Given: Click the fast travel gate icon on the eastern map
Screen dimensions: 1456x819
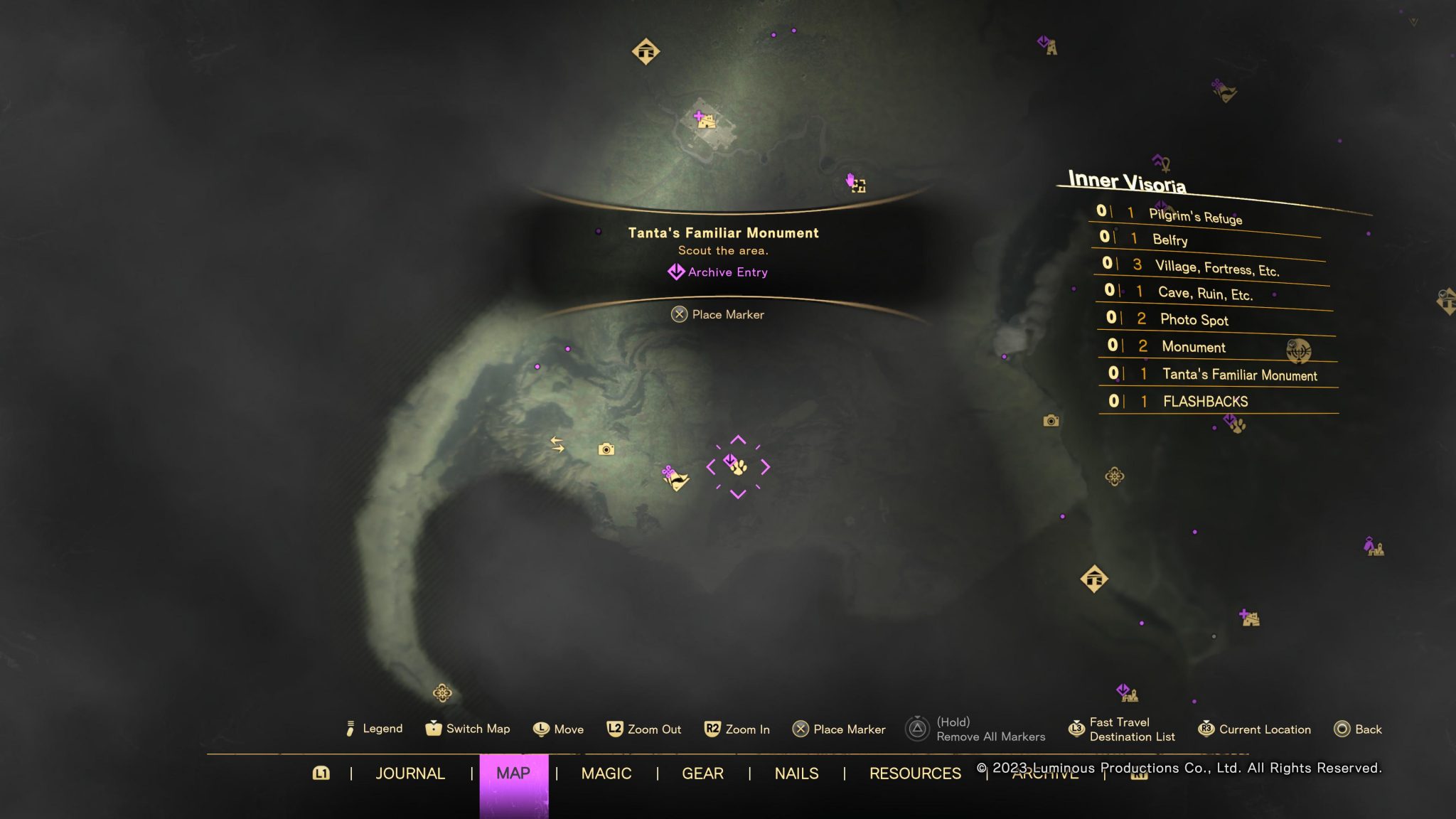Looking at the screenshot, I should tap(1096, 579).
